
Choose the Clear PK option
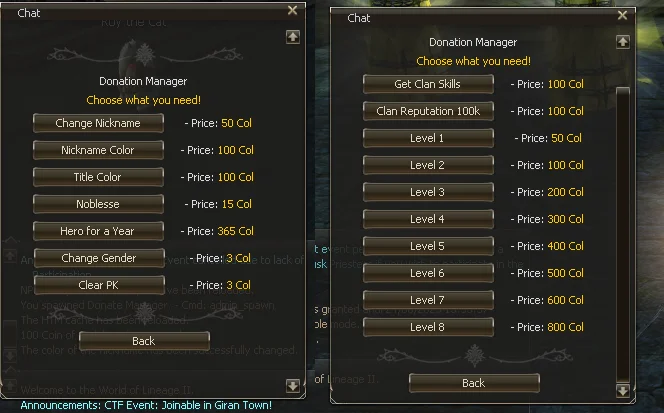point(98,285)
